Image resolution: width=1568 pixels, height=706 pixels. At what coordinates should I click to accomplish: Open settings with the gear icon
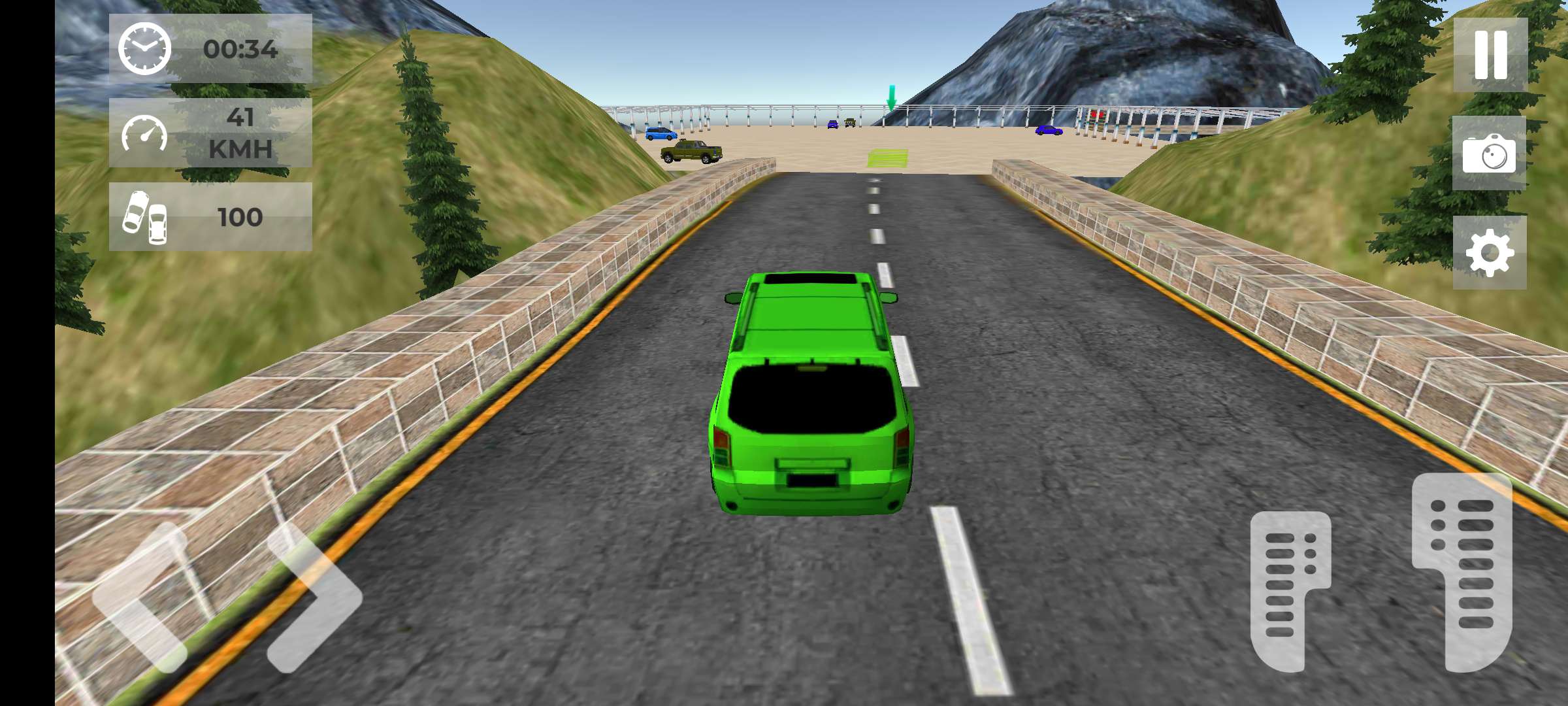(x=1490, y=253)
